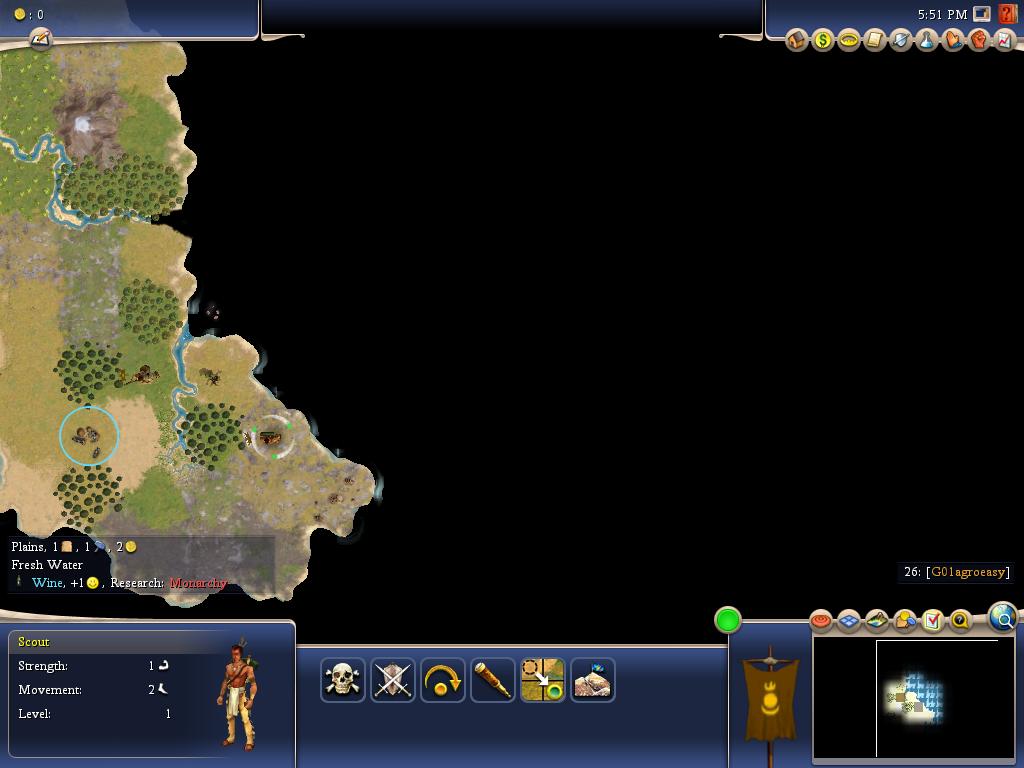Open the Financial Advisor dollar icon
Viewport: 1024px width, 768px height.
[x=823, y=40]
